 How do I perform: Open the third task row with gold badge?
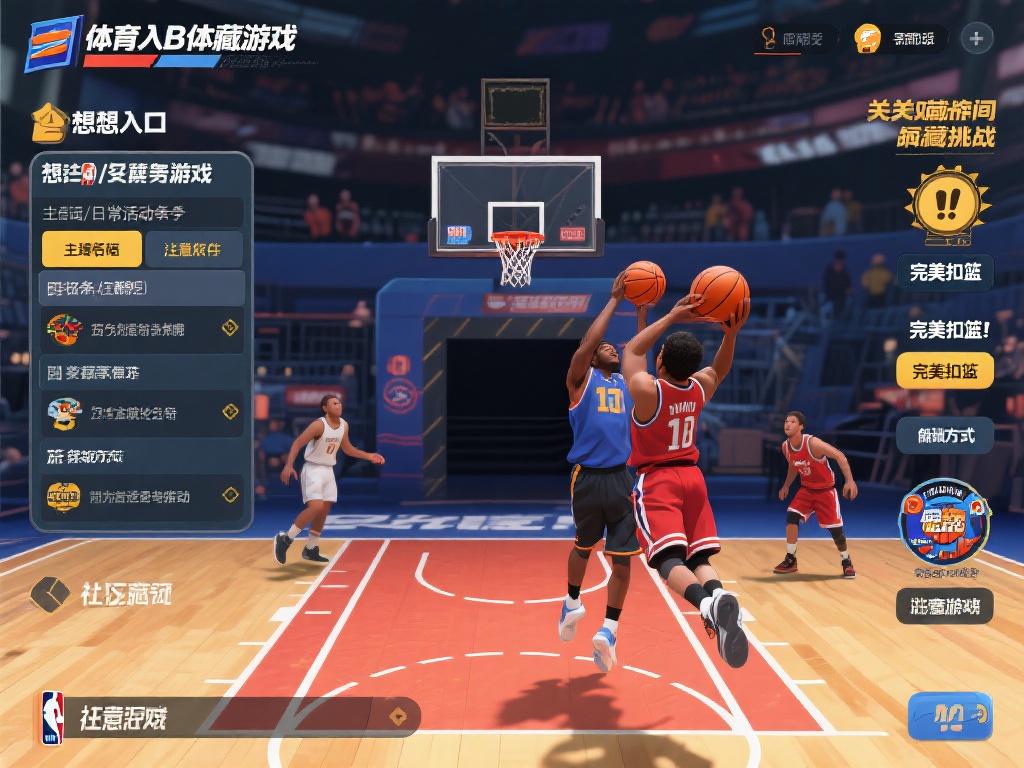tap(142, 495)
